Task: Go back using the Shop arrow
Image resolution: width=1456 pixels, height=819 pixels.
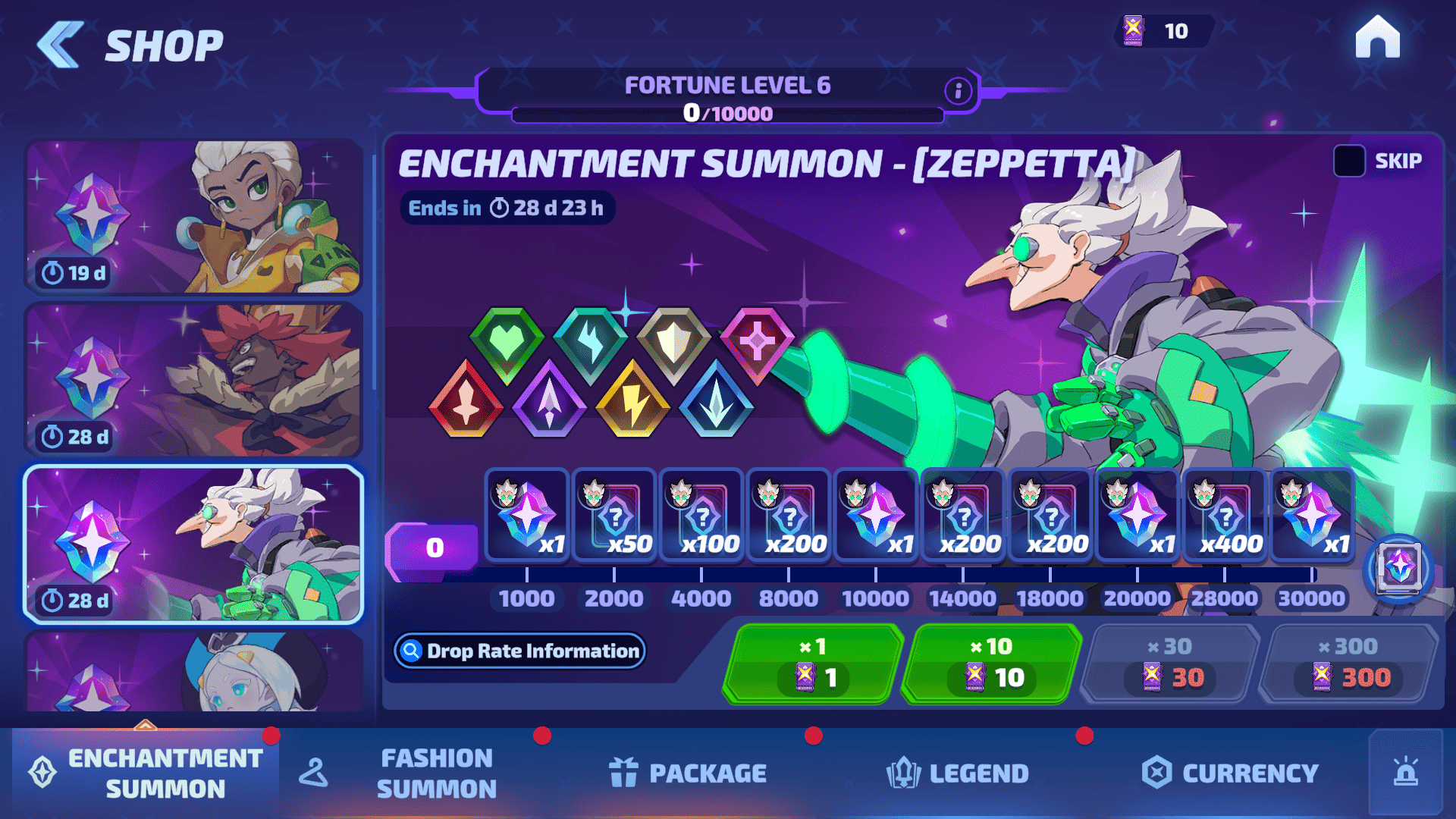Action: point(61,45)
